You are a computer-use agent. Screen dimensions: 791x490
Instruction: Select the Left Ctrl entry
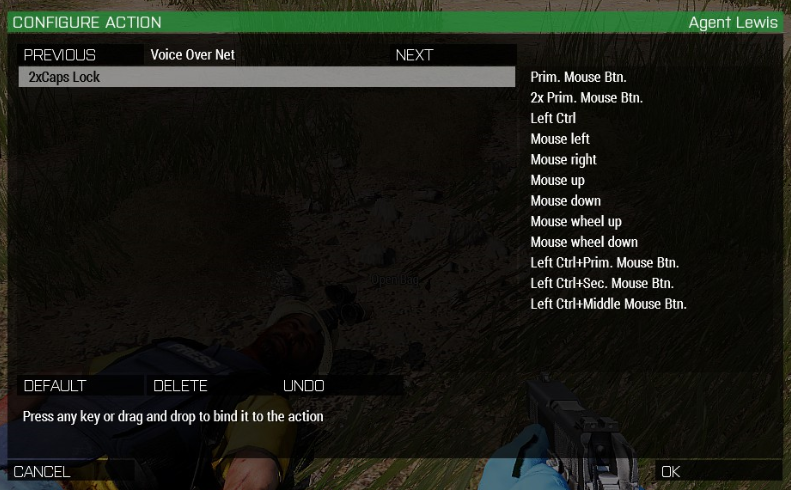tap(553, 118)
